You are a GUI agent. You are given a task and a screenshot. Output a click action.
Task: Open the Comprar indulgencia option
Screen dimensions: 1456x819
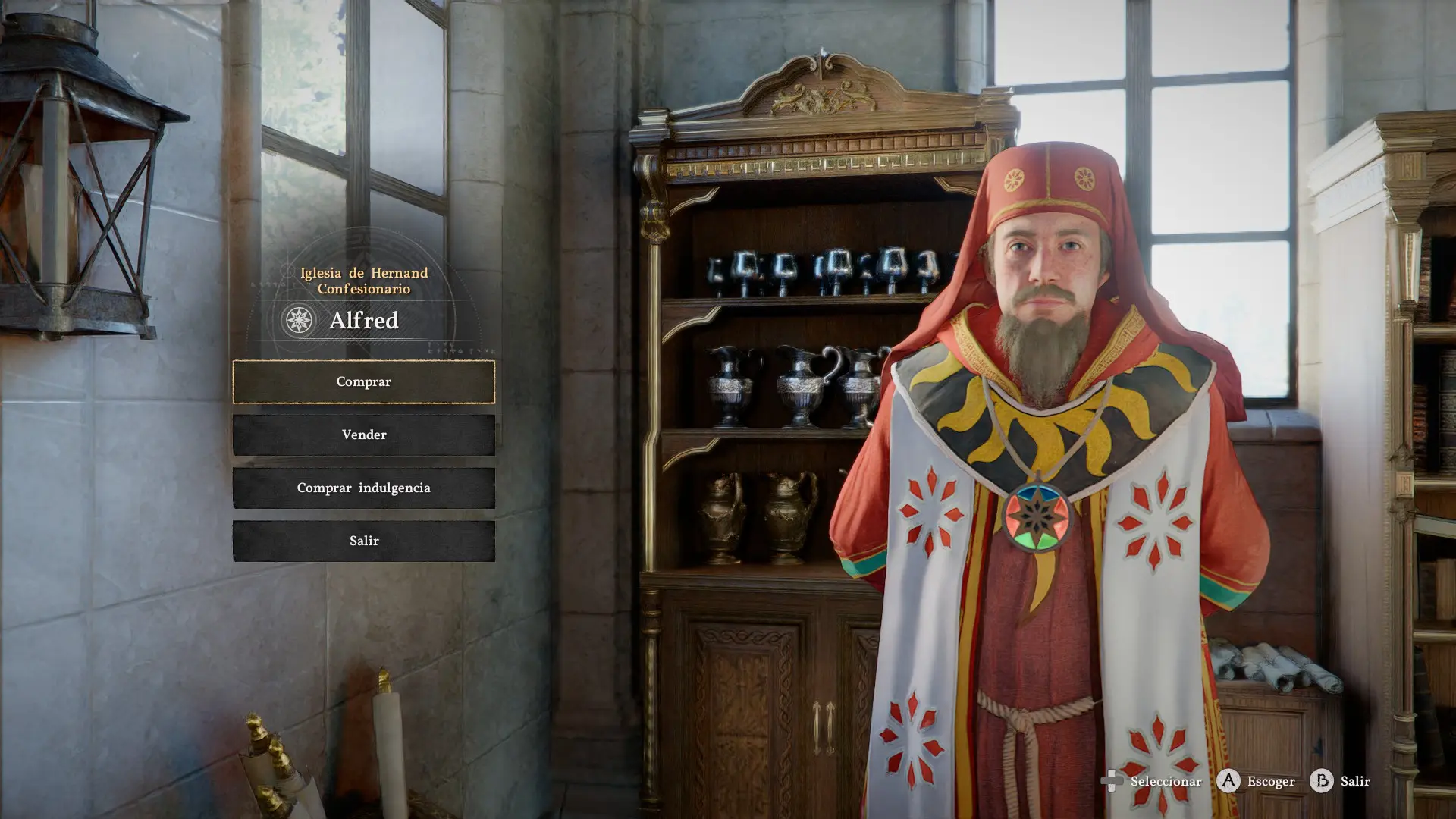(363, 488)
